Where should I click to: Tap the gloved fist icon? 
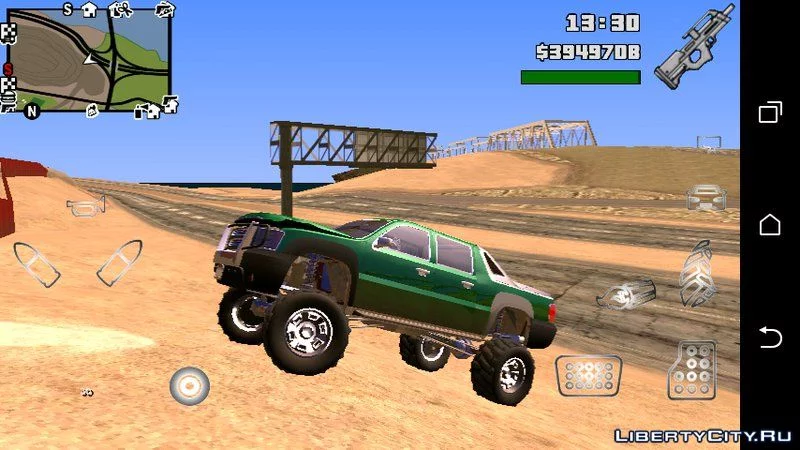625,294
